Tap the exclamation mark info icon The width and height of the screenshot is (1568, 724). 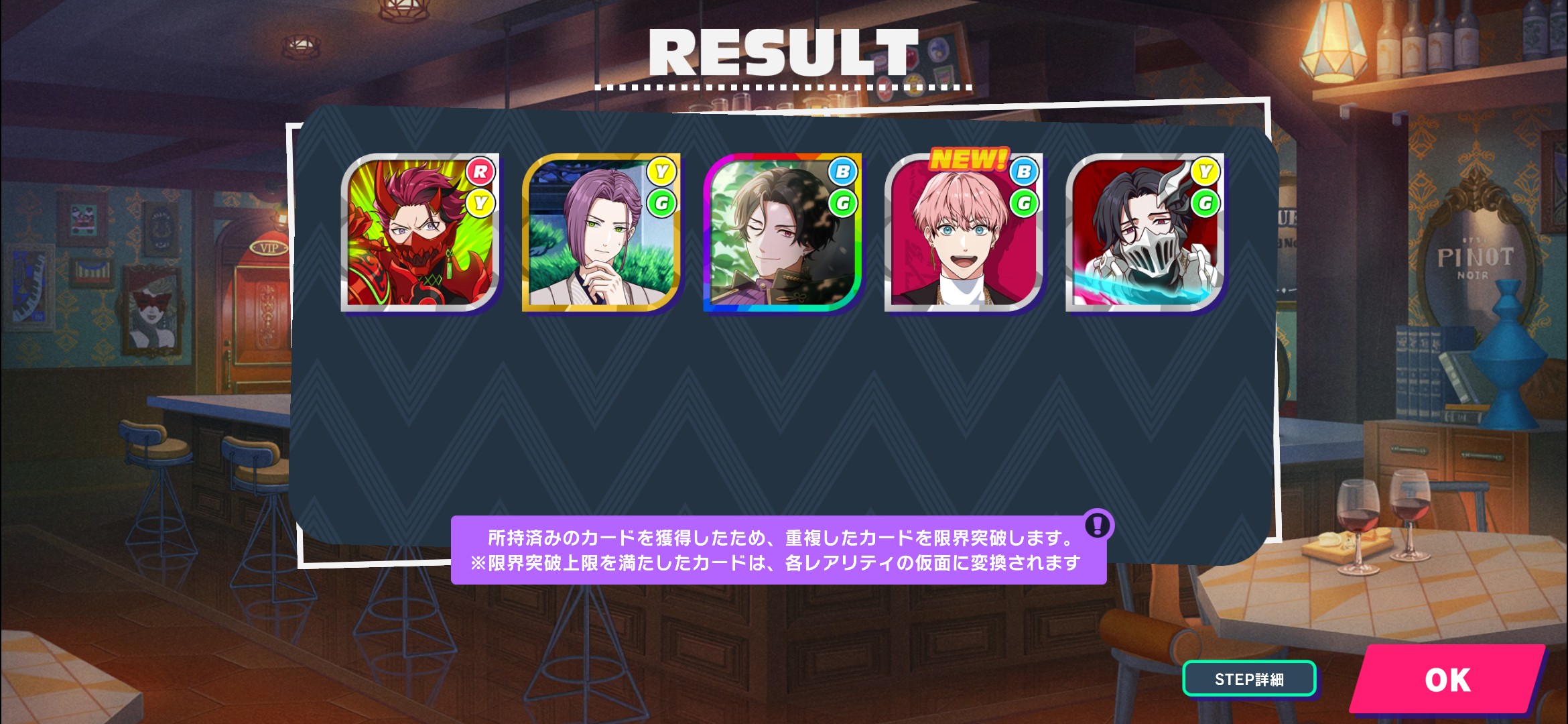coord(1098,524)
